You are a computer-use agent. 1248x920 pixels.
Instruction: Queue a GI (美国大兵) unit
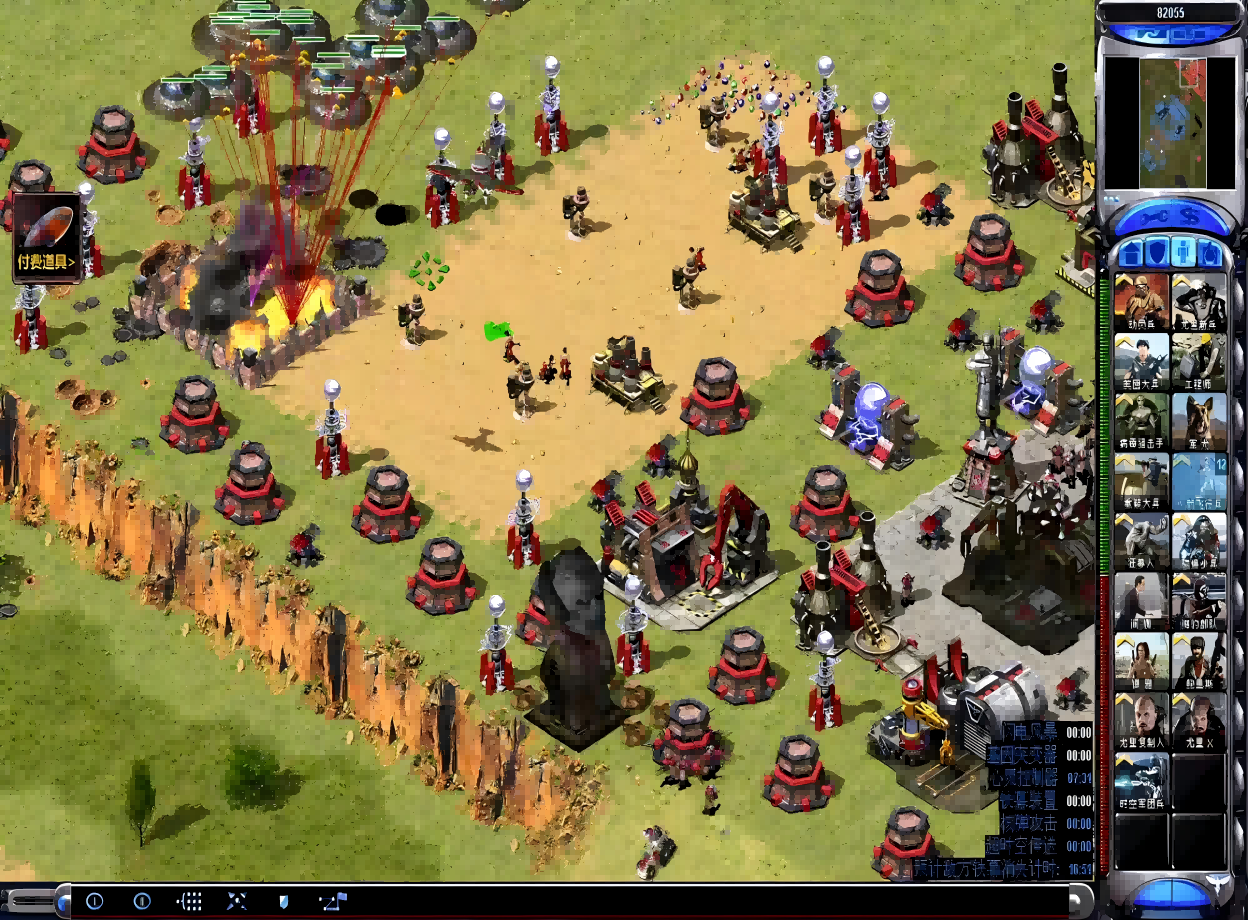(1141, 362)
